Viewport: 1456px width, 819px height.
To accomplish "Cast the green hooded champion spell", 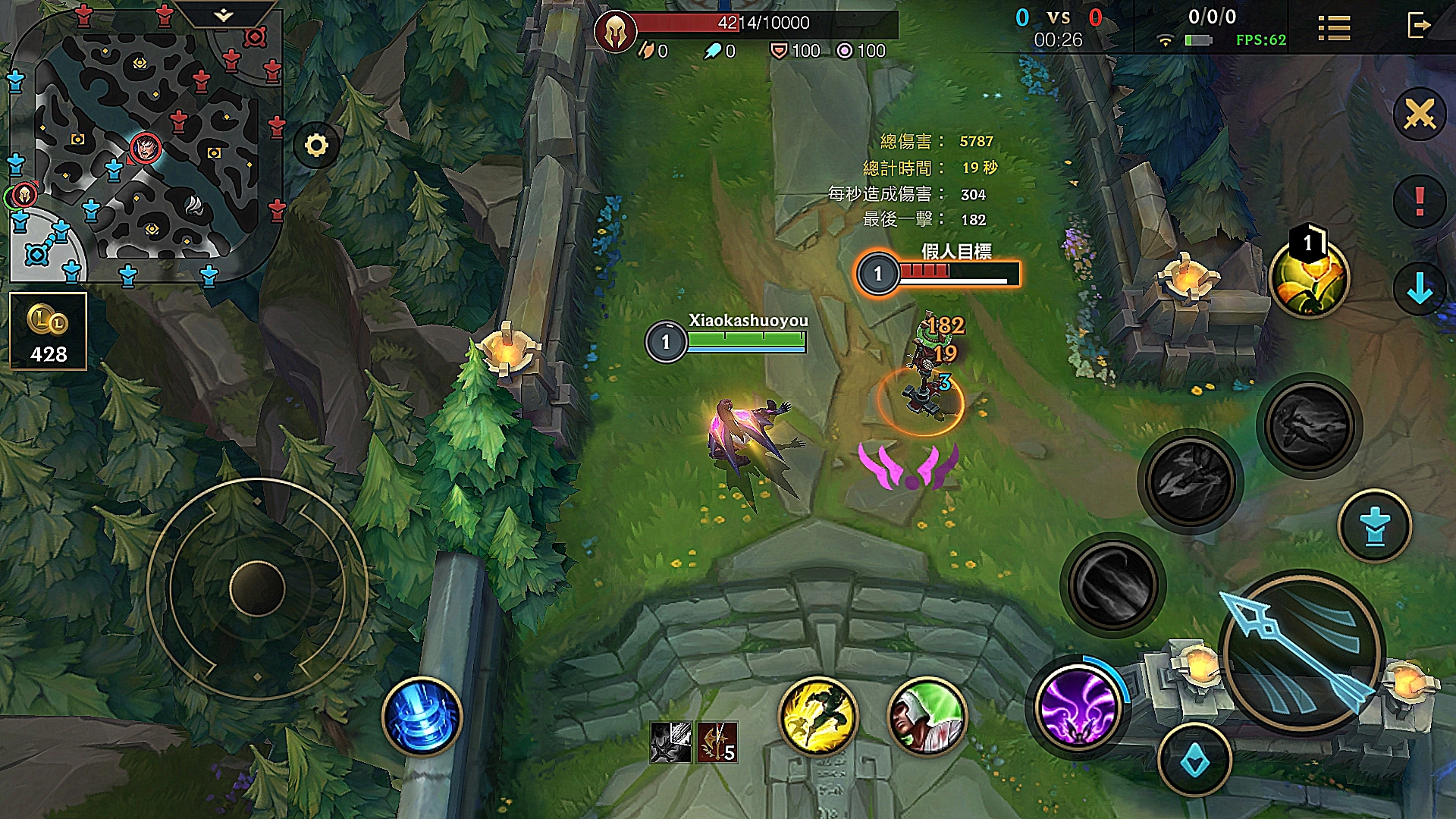I will point(927,717).
